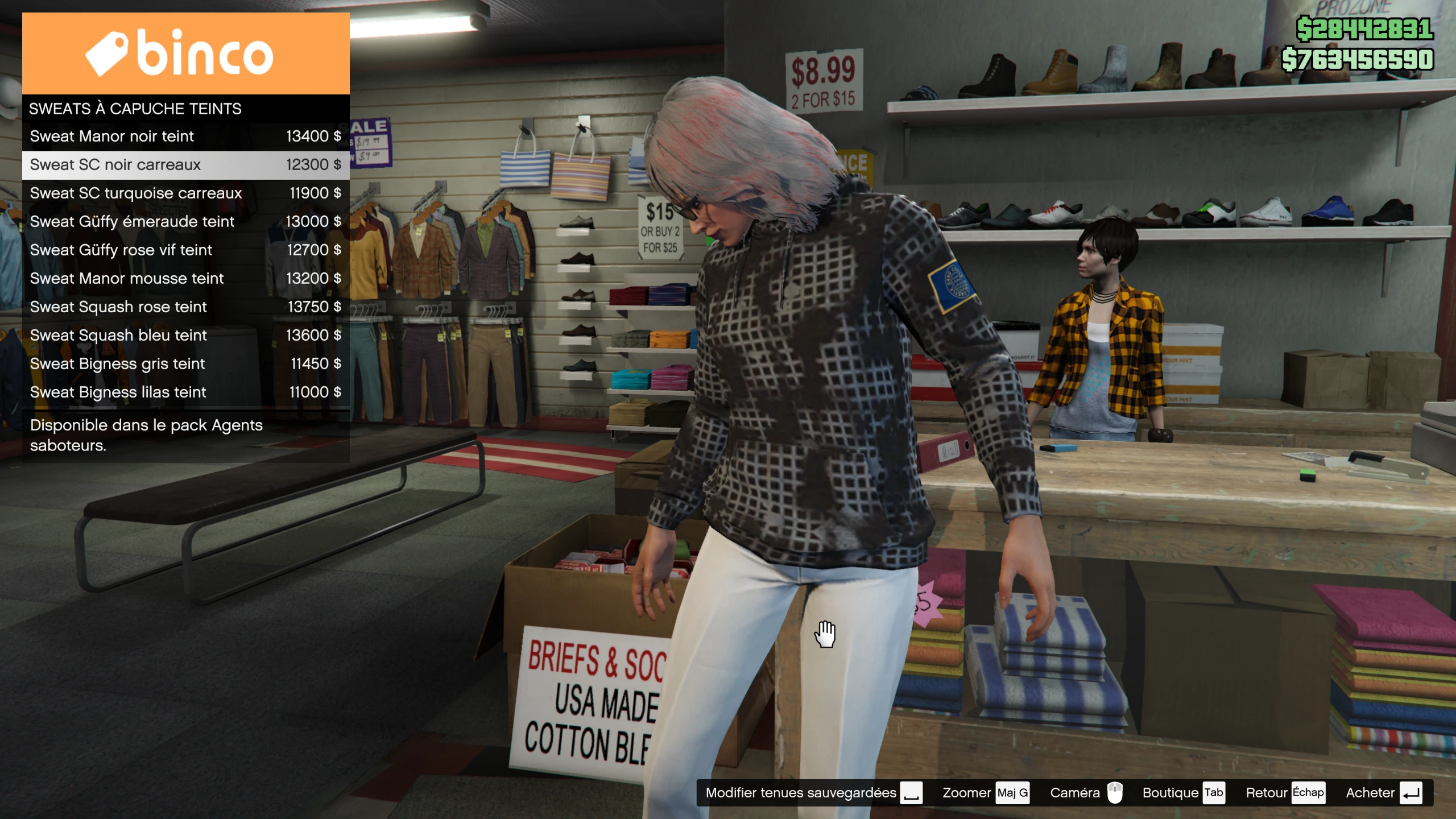1456x819 pixels.
Task: Click the Caméra control
Action: coord(1085,793)
